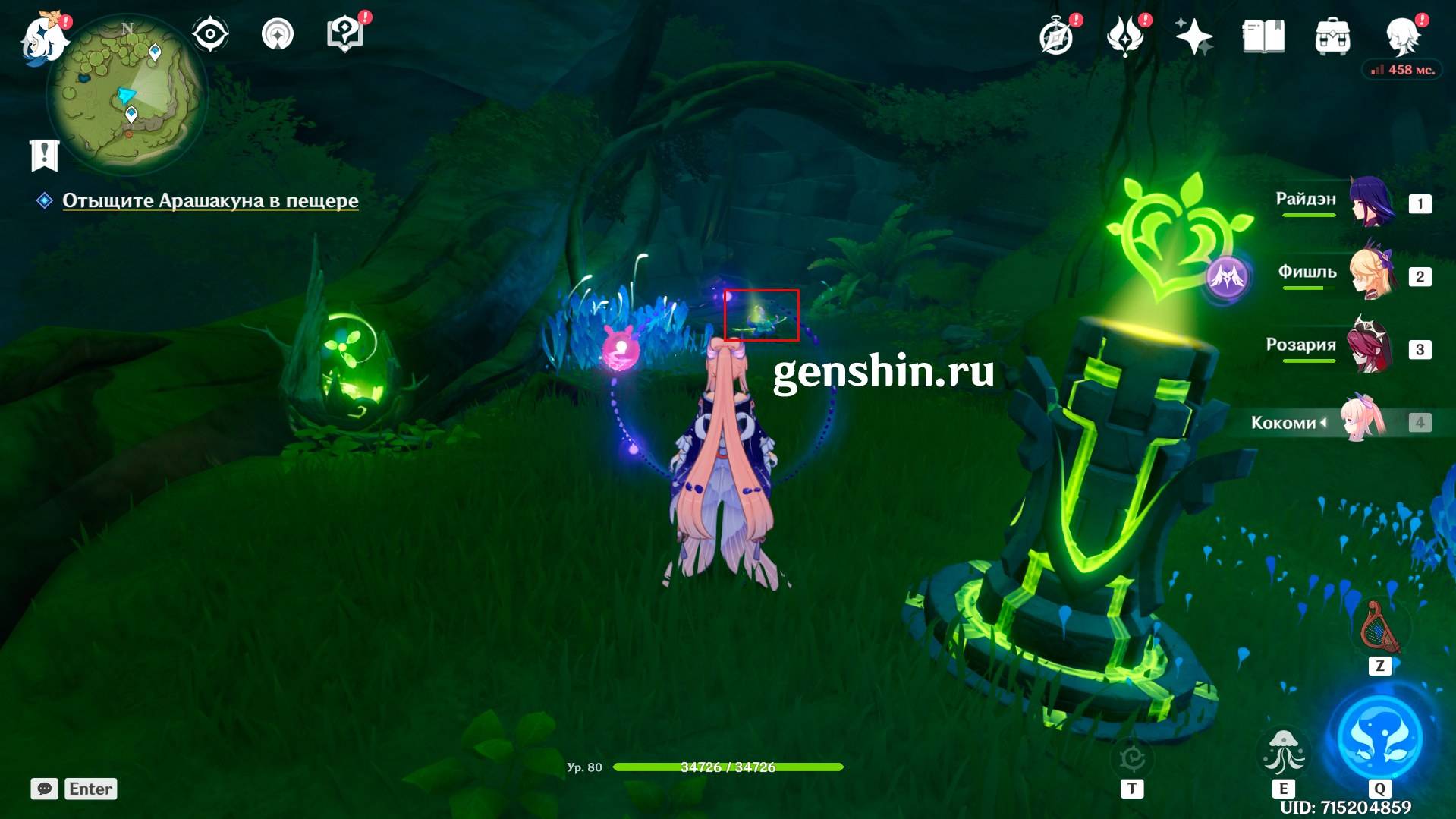The height and width of the screenshot is (819, 1456).
Task: Unleash Kokomi's elemental burst
Action: [1379, 736]
